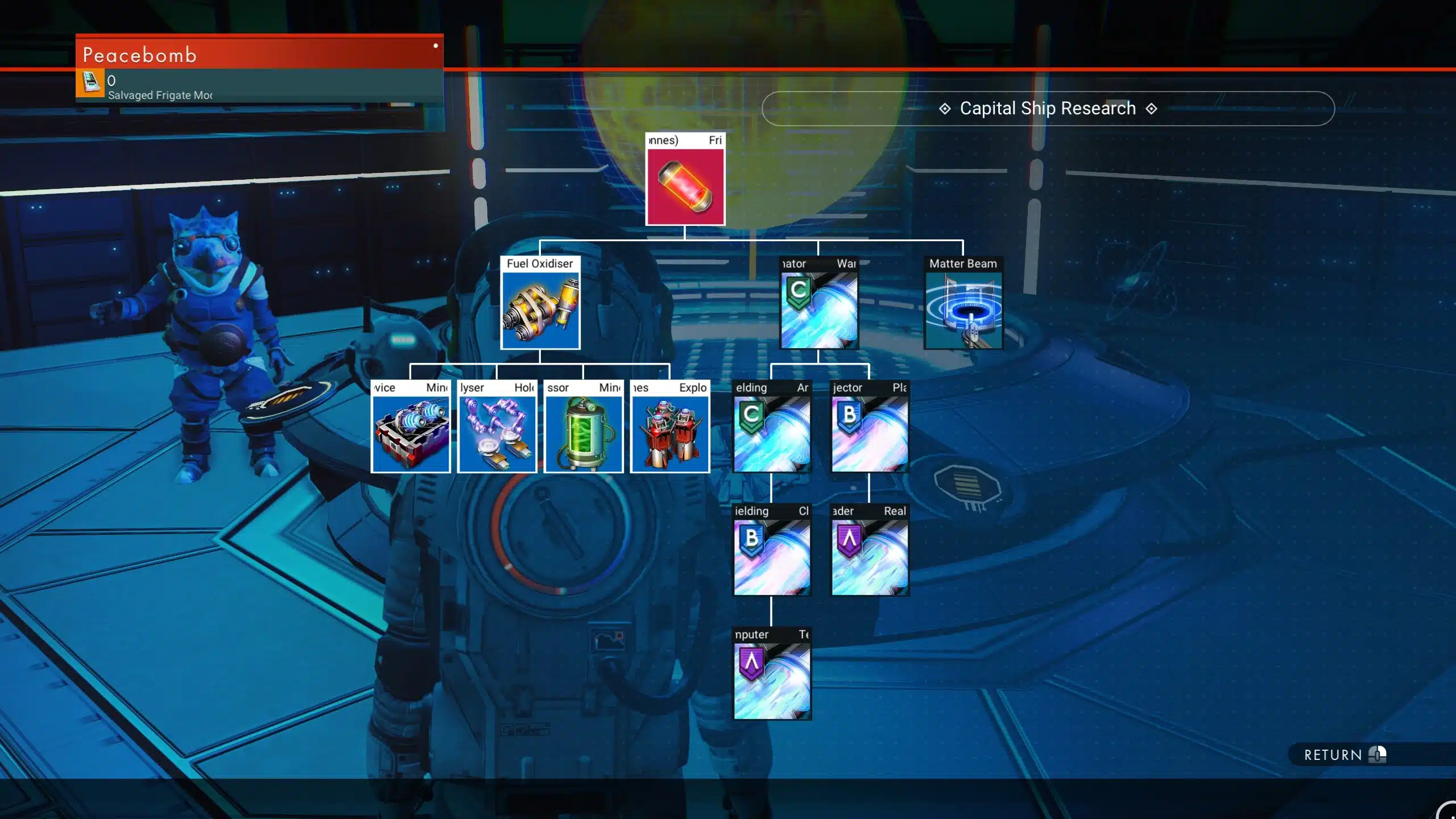This screenshot has width=1456, height=819.
Task: Click the Mining device node with blue coils
Action: pyautogui.click(x=409, y=429)
